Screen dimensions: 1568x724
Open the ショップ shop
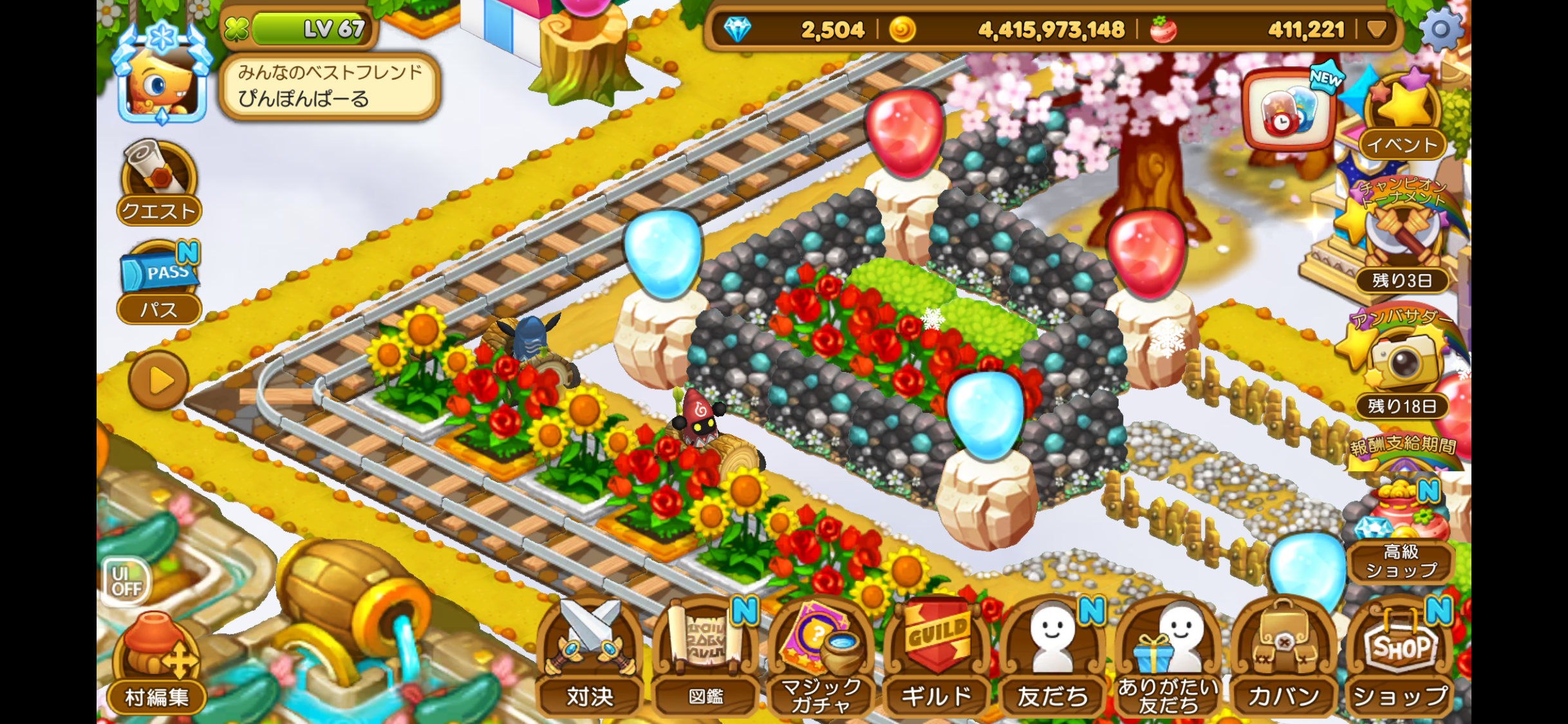(x=1399, y=658)
